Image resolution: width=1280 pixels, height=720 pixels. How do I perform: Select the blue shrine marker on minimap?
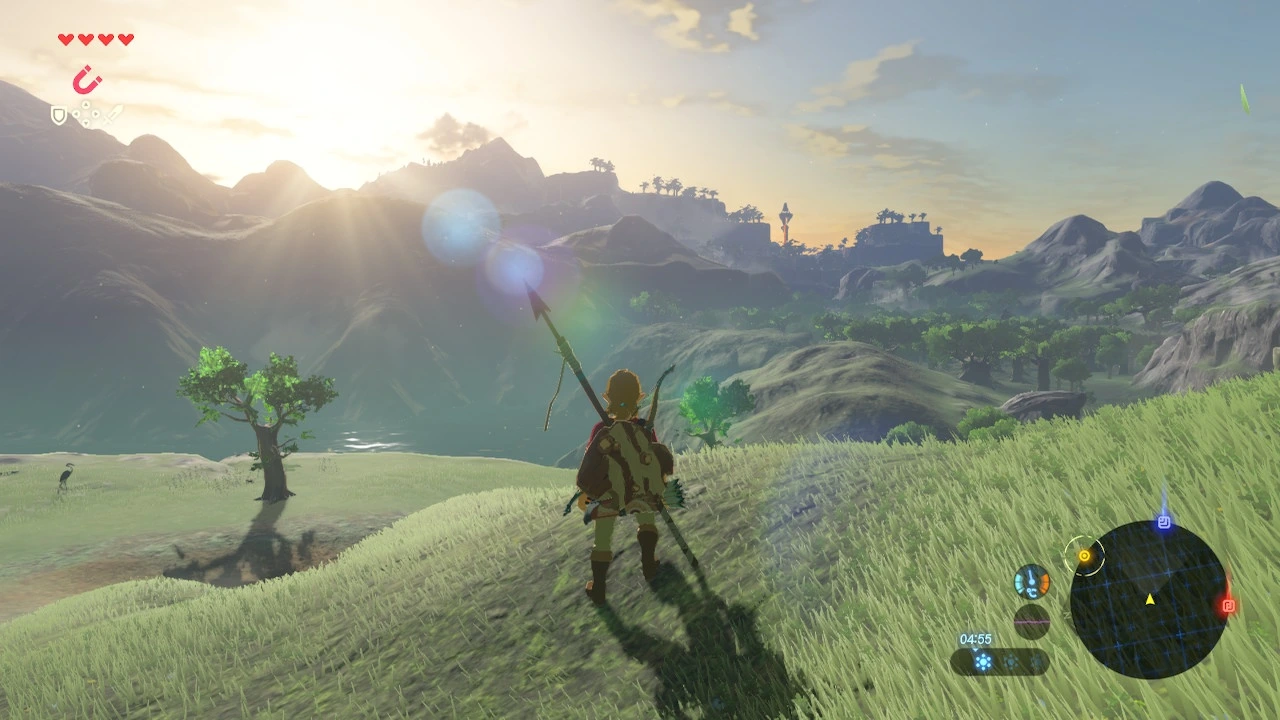point(1164,522)
